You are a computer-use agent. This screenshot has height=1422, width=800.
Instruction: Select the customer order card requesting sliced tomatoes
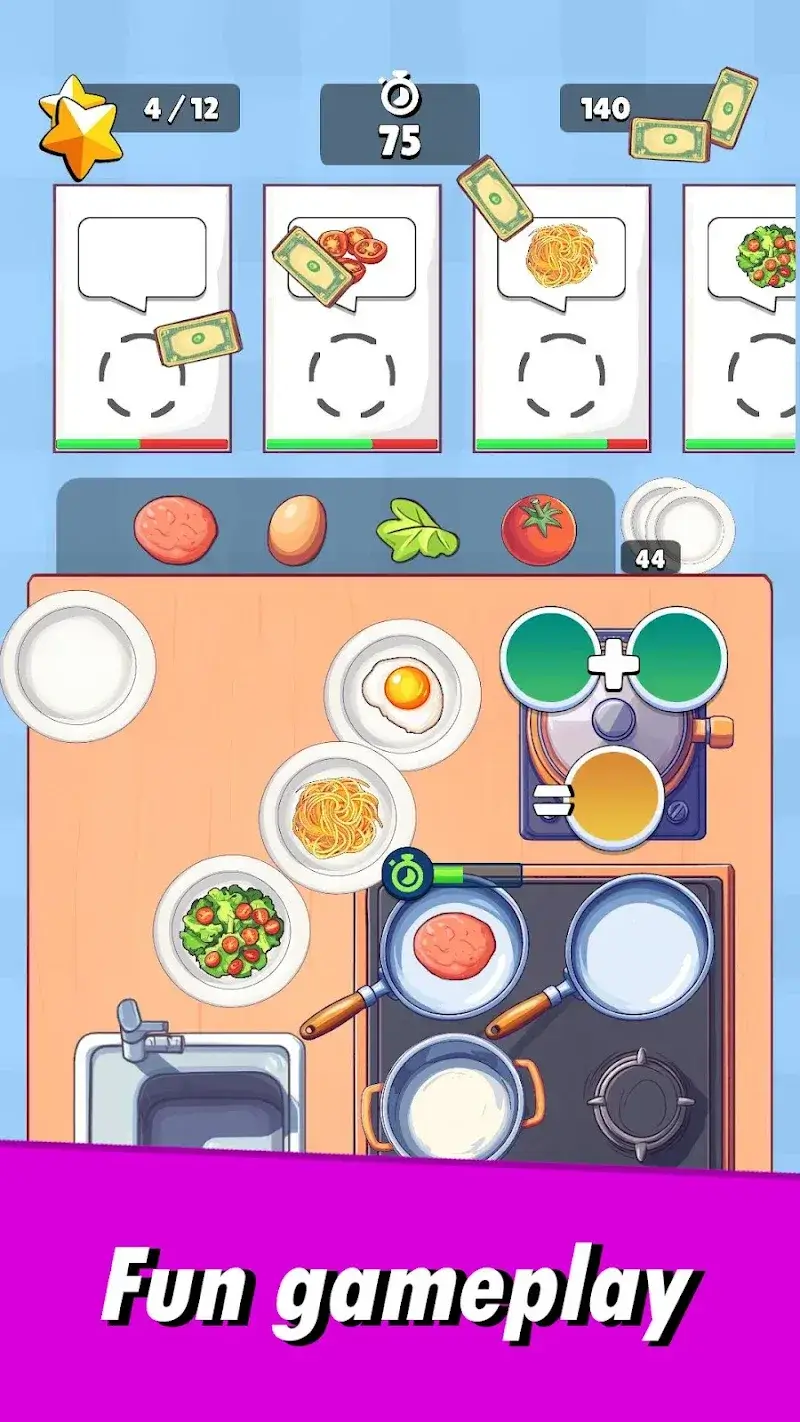click(351, 318)
